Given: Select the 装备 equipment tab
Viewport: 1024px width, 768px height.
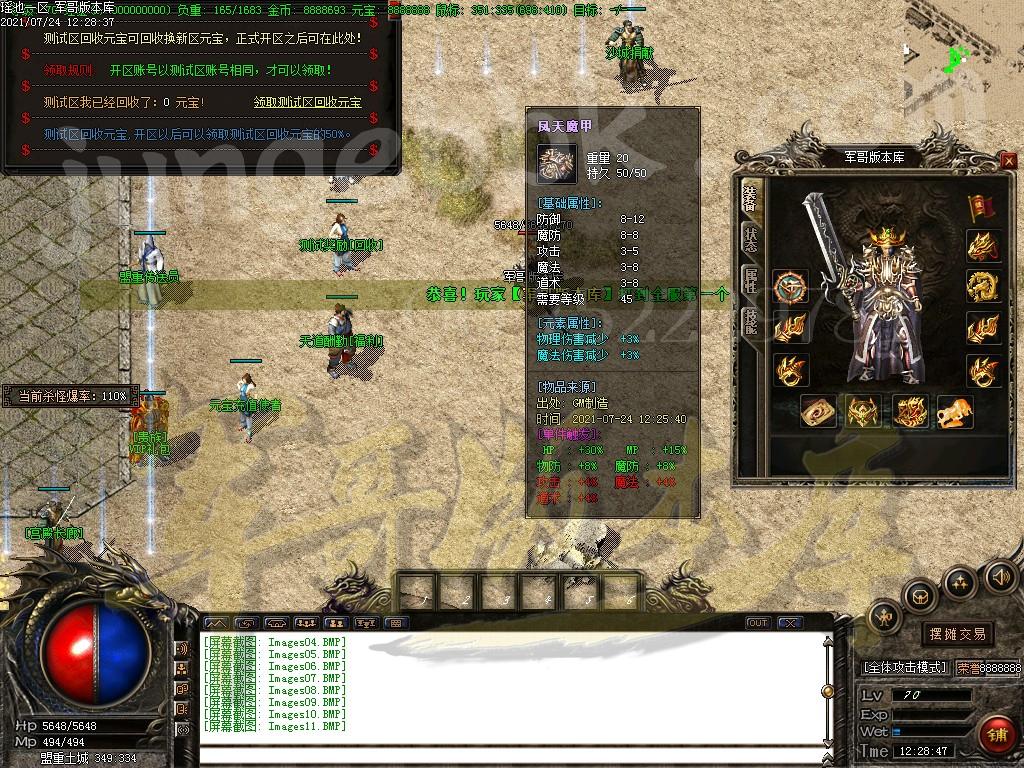Looking at the screenshot, I should pyautogui.click(x=750, y=197).
